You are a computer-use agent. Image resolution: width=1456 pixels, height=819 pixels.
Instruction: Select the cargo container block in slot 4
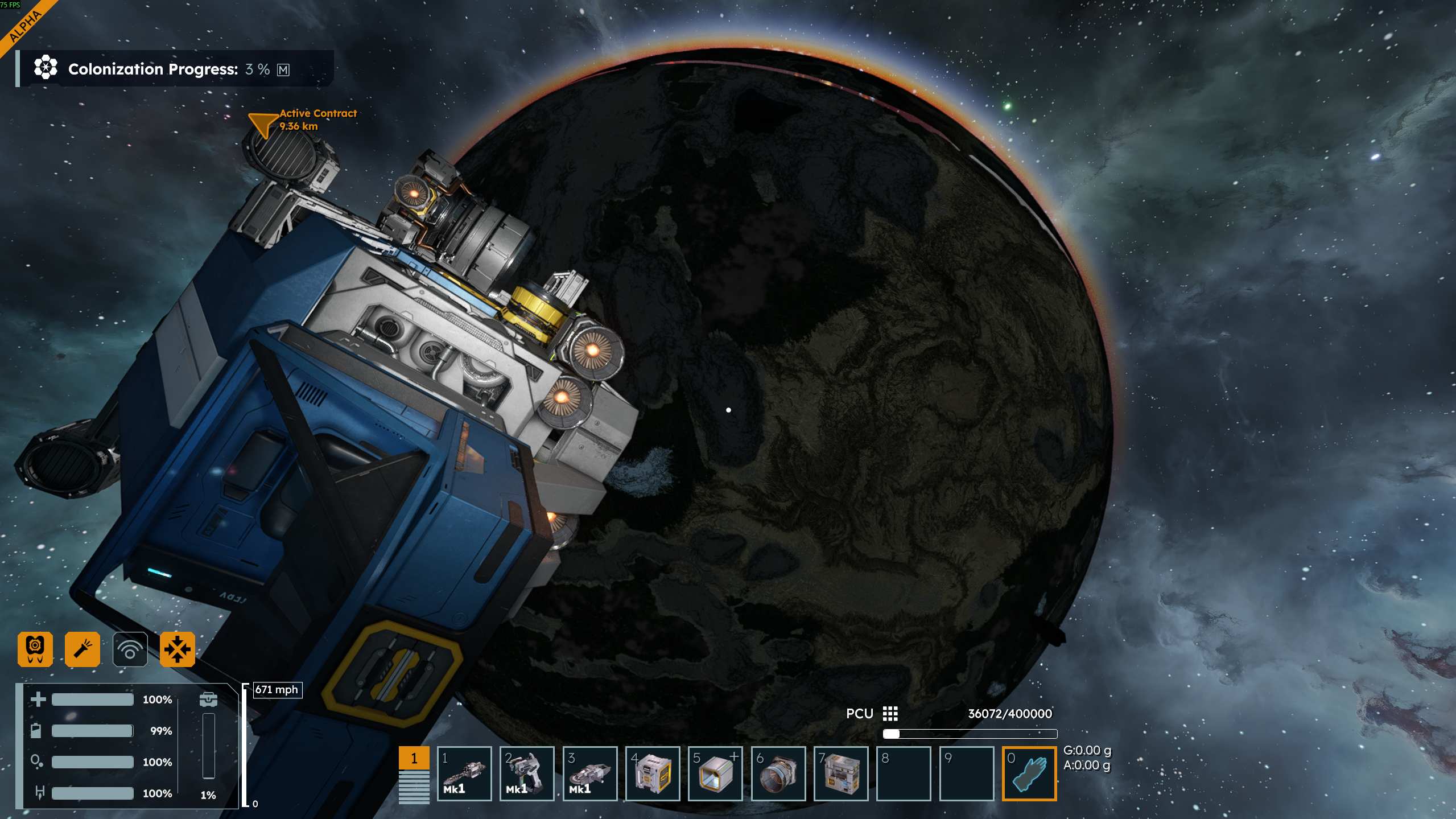coord(653,773)
